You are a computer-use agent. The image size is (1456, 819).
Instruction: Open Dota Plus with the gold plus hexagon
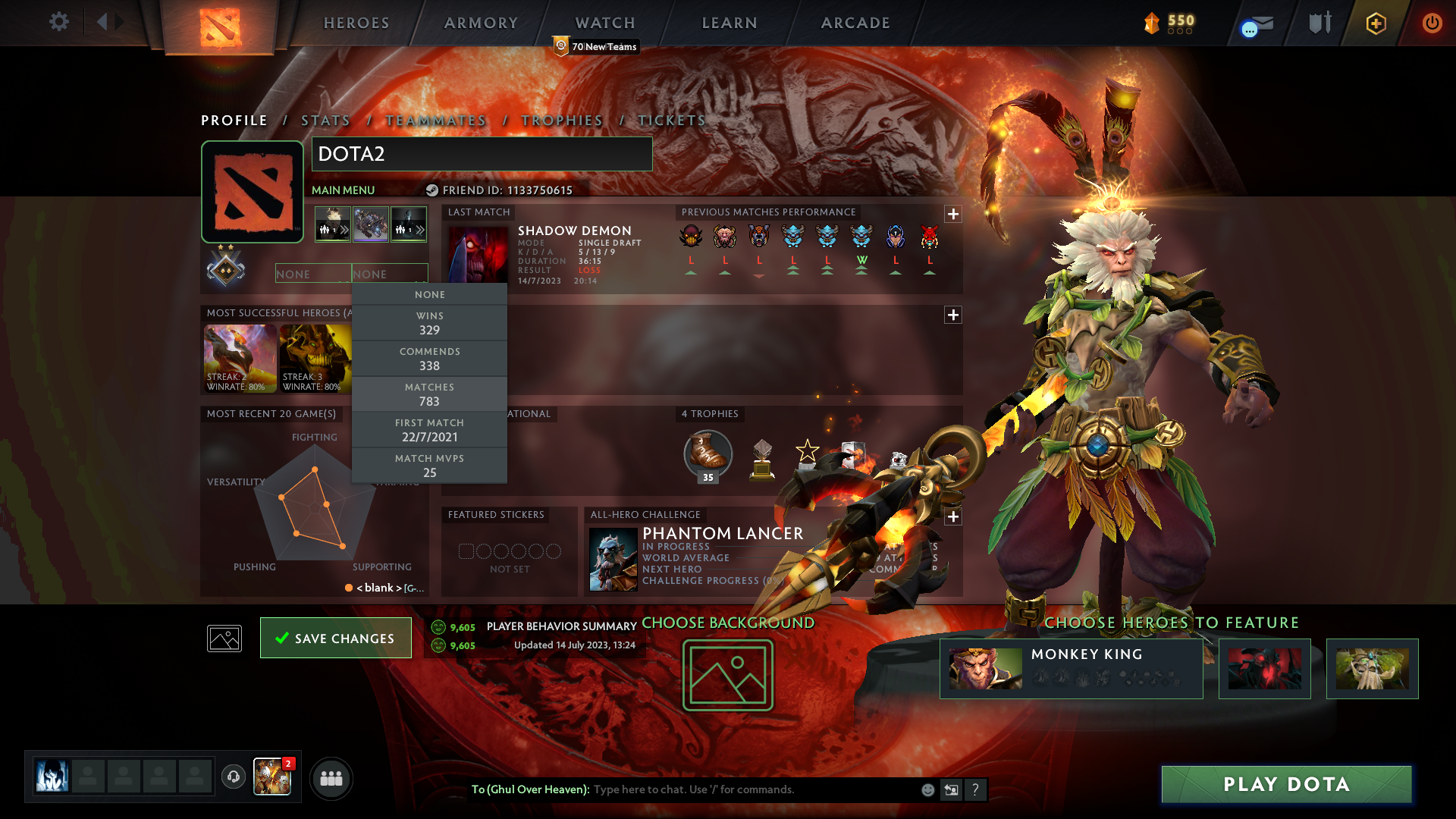pos(1375,24)
